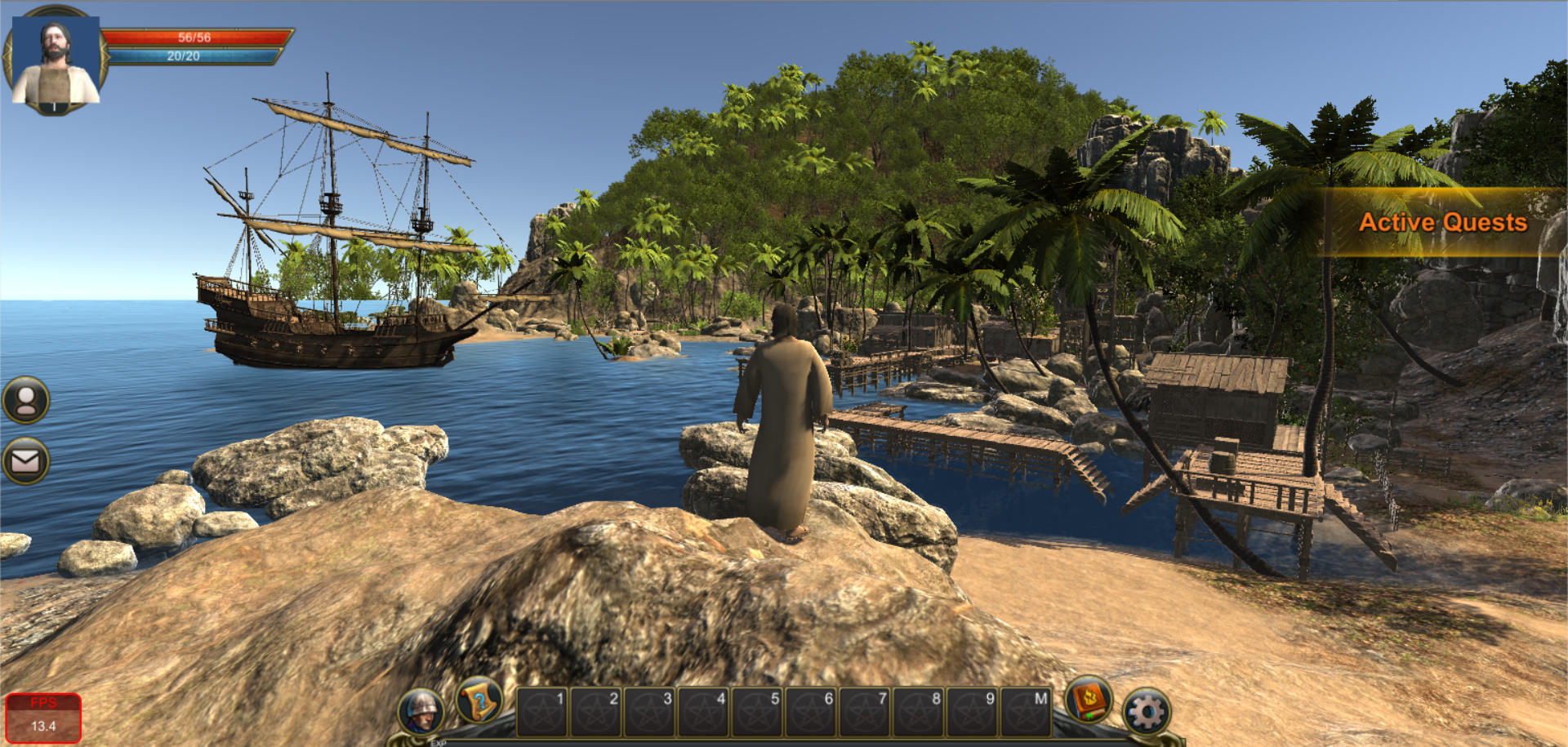Viewport: 1568px width, 747px height.
Task: Select the hotbar slot labeled M
Action: pyautogui.click(x=1026, y=712)
